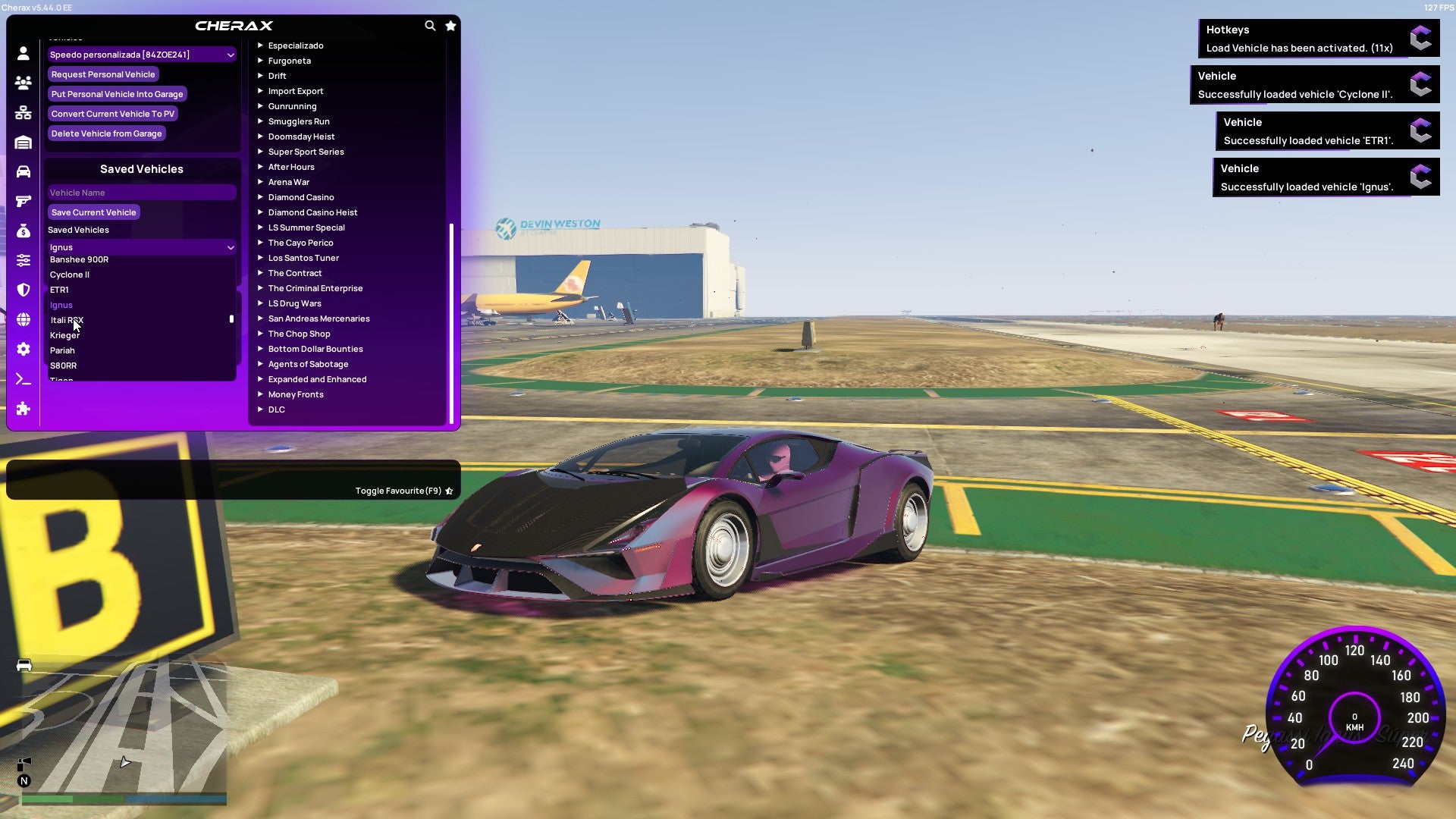The image size is (1456, 819).
Task: Open the search icon in Cherax header
Action: click(x=429, y=25)
